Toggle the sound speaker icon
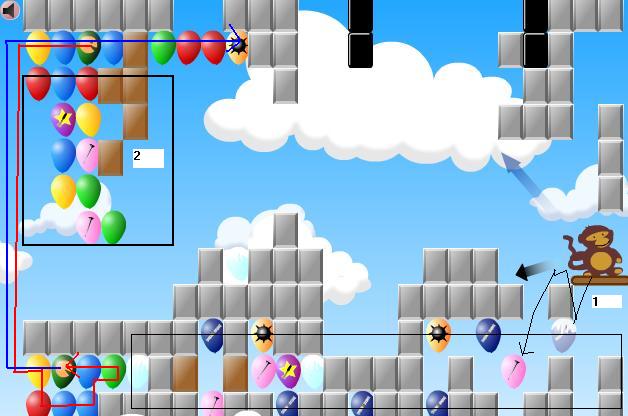The image size is (628, 416). (10, 10)
